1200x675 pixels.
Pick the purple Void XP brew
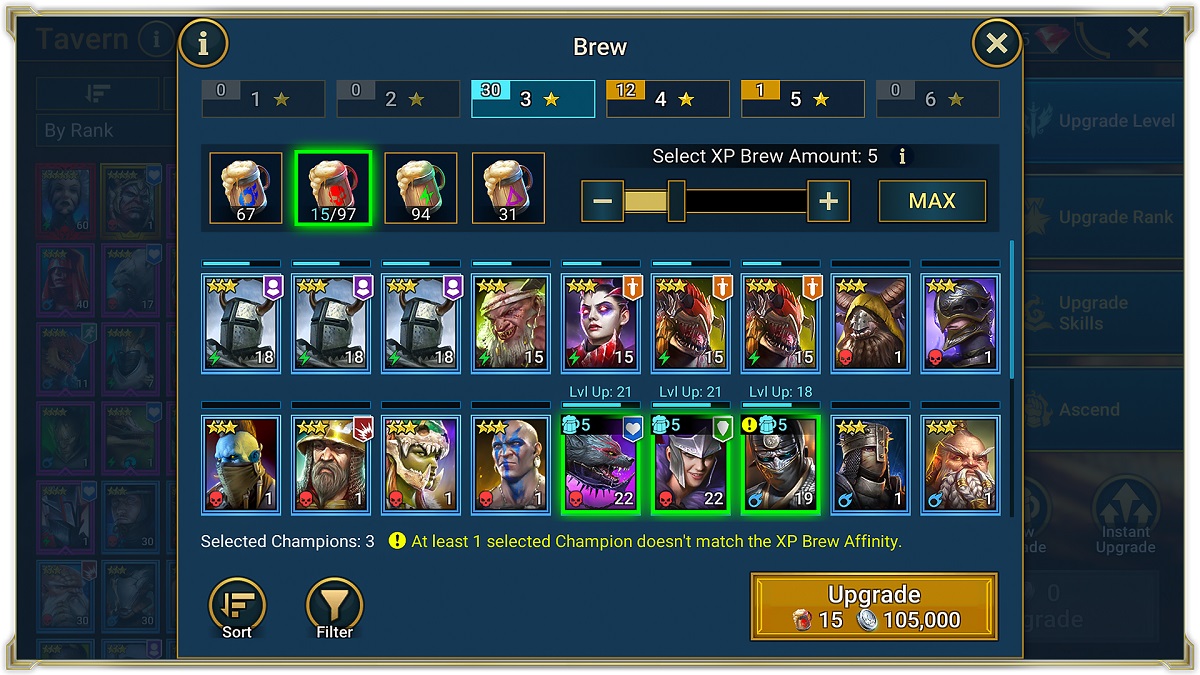pyautogui.click(x=508, y=187)
